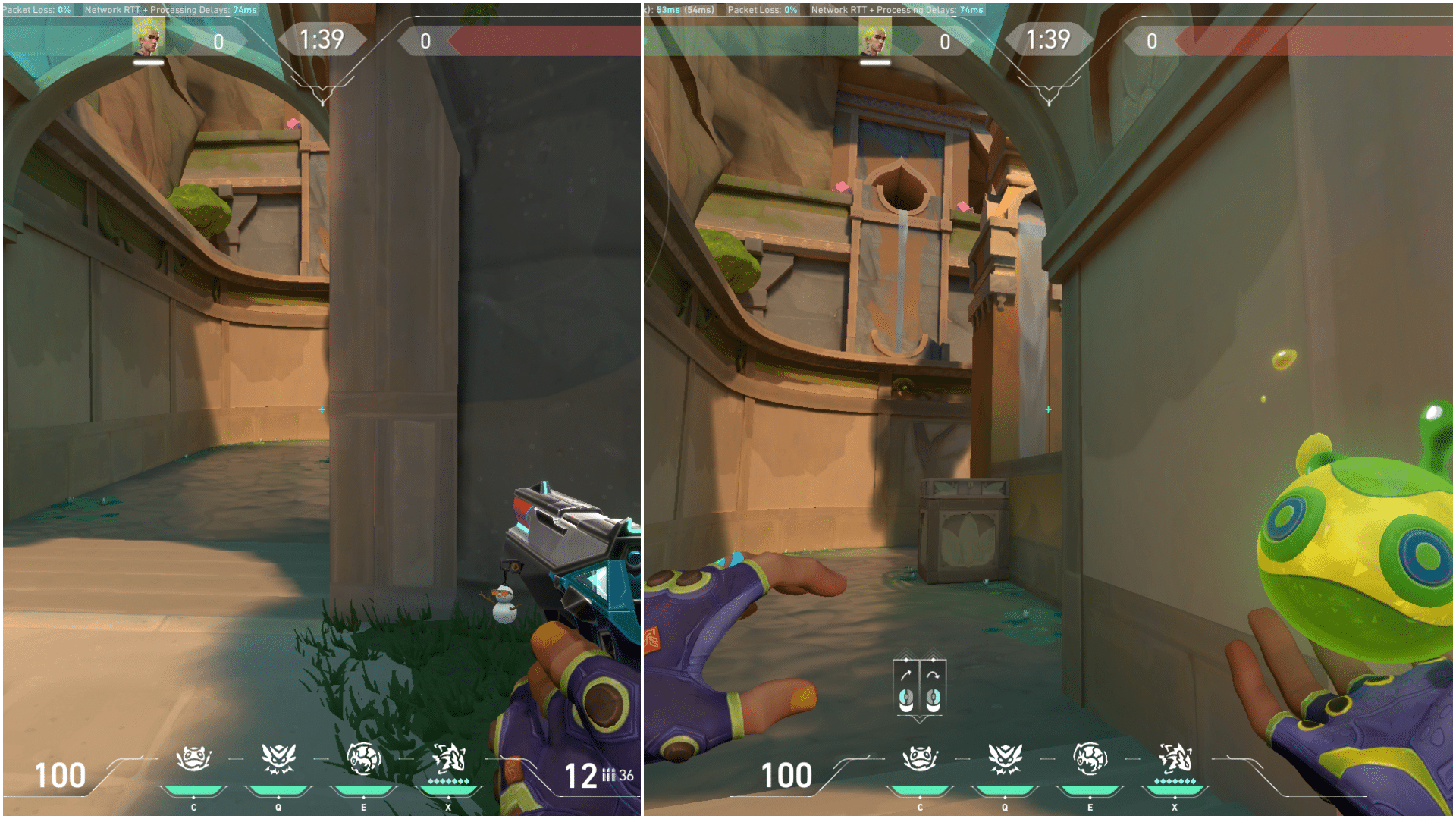Image resolution: width=1456 pixels, height=819 pixels.
Task: Select Gekko's portrait in the green-creature view
Action: coord(874,38)
